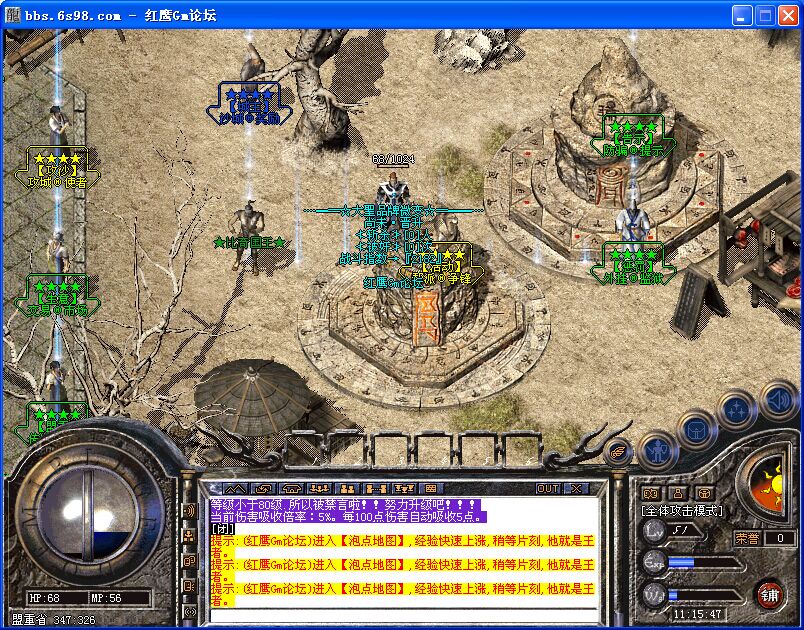
Task: Toggle the group-tree chat channel filter
Action: point(189,535)
